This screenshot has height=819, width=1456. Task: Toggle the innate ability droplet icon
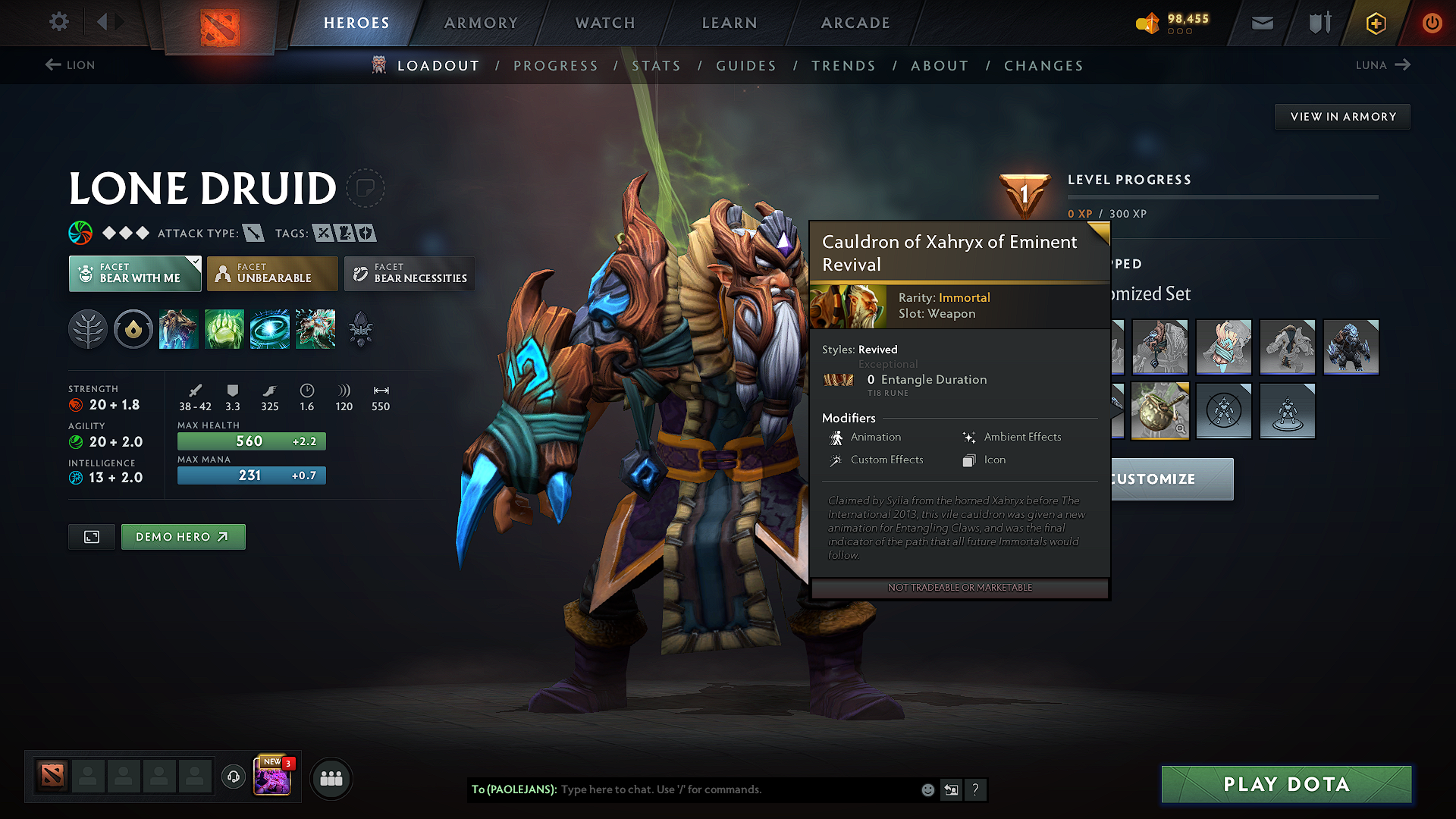[133, 329]
